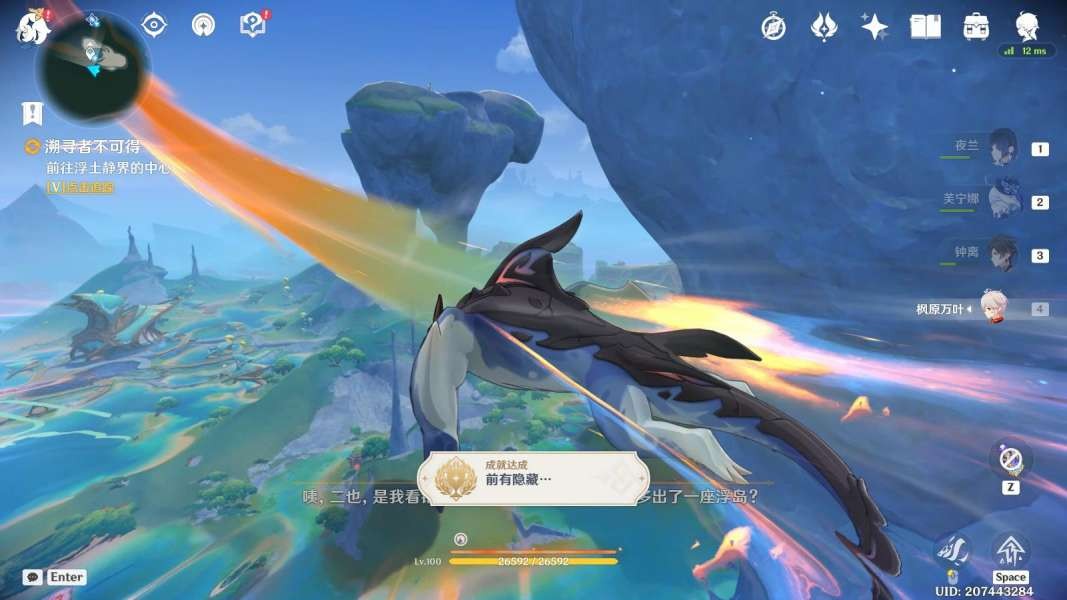This screenshot has width=1067, height=600.
Task: Open the Adventurer Handbook book icon
Action: 925,27
